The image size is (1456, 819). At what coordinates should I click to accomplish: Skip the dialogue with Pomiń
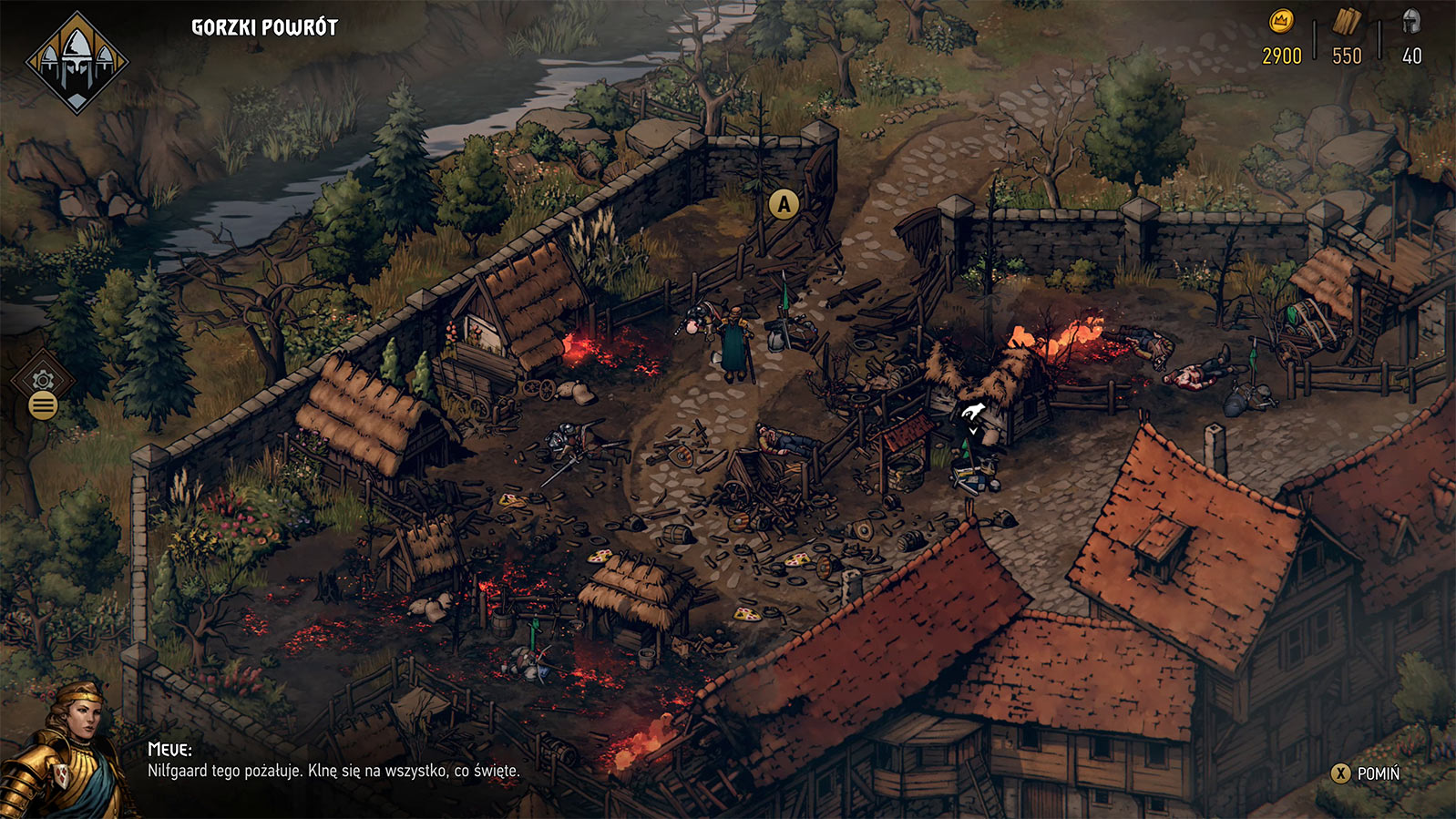click(x=1366, y=773)
